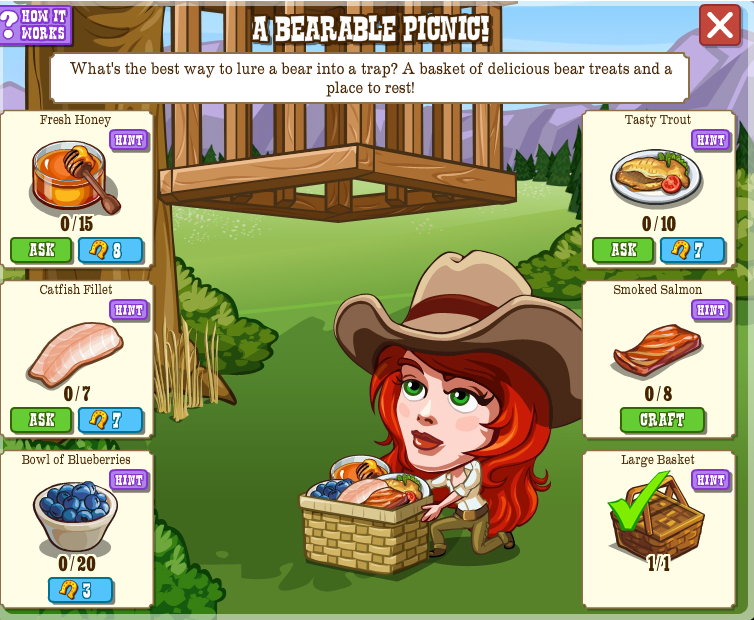Buy Tasty Trout for 7 horseshoes

(x=692, y=250)
